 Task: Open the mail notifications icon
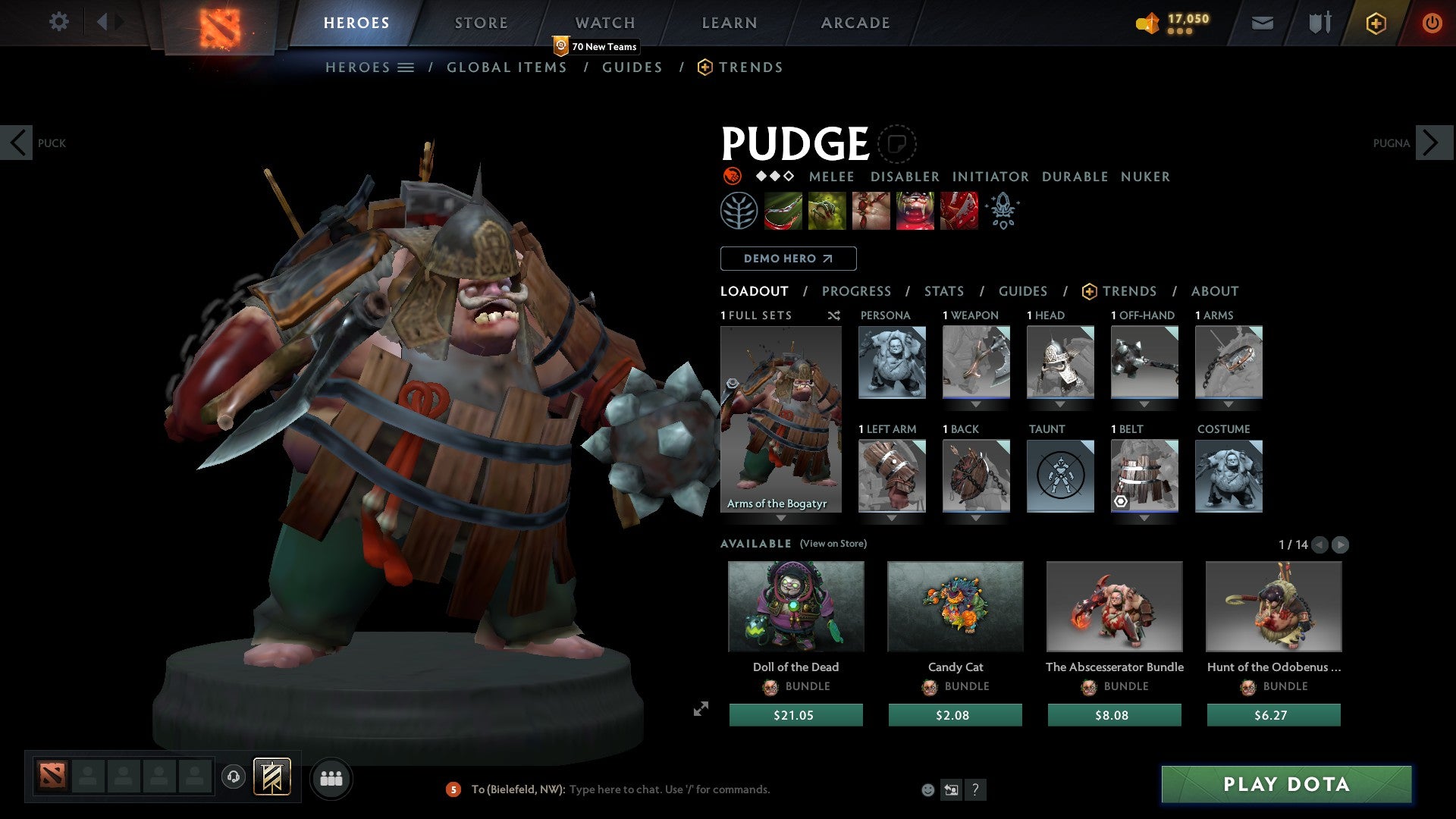1263,23
